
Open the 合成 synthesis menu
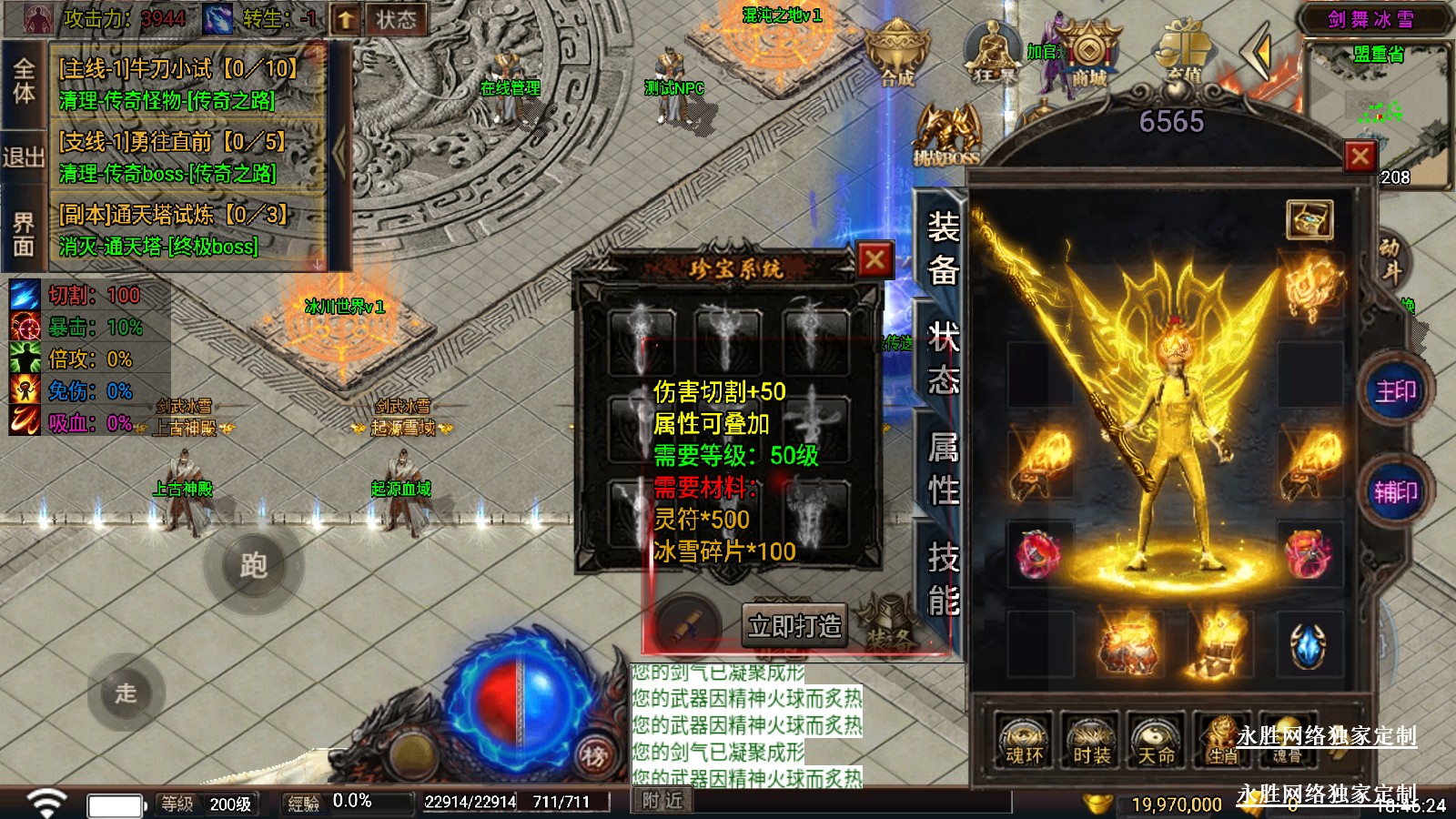point(897,56)
